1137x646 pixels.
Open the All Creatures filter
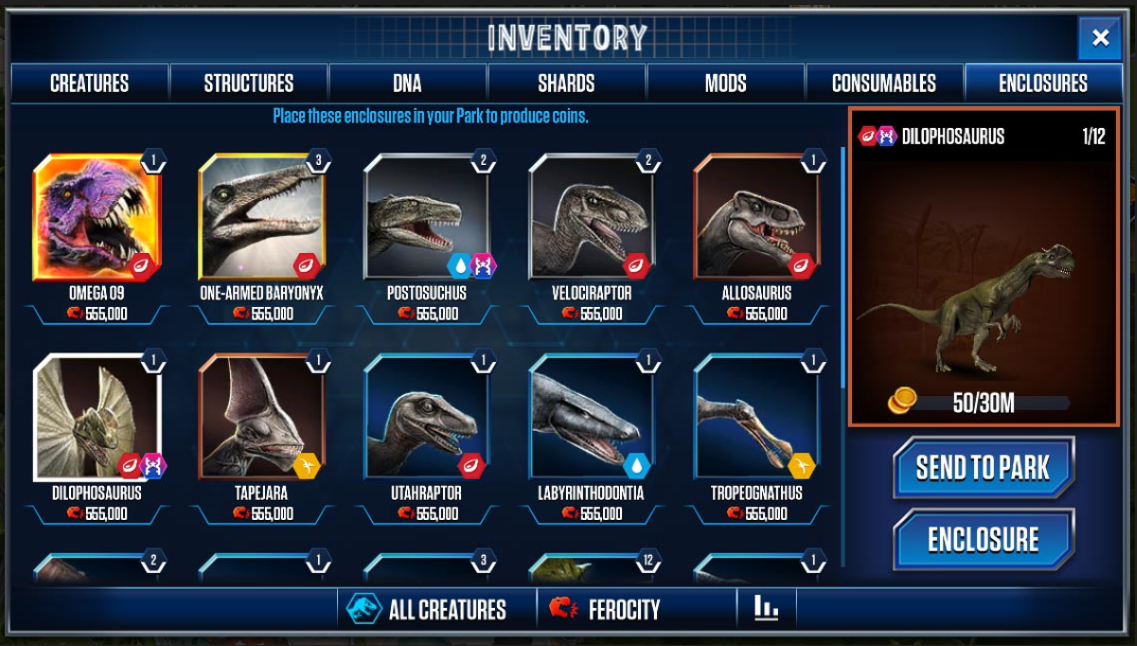428,609
